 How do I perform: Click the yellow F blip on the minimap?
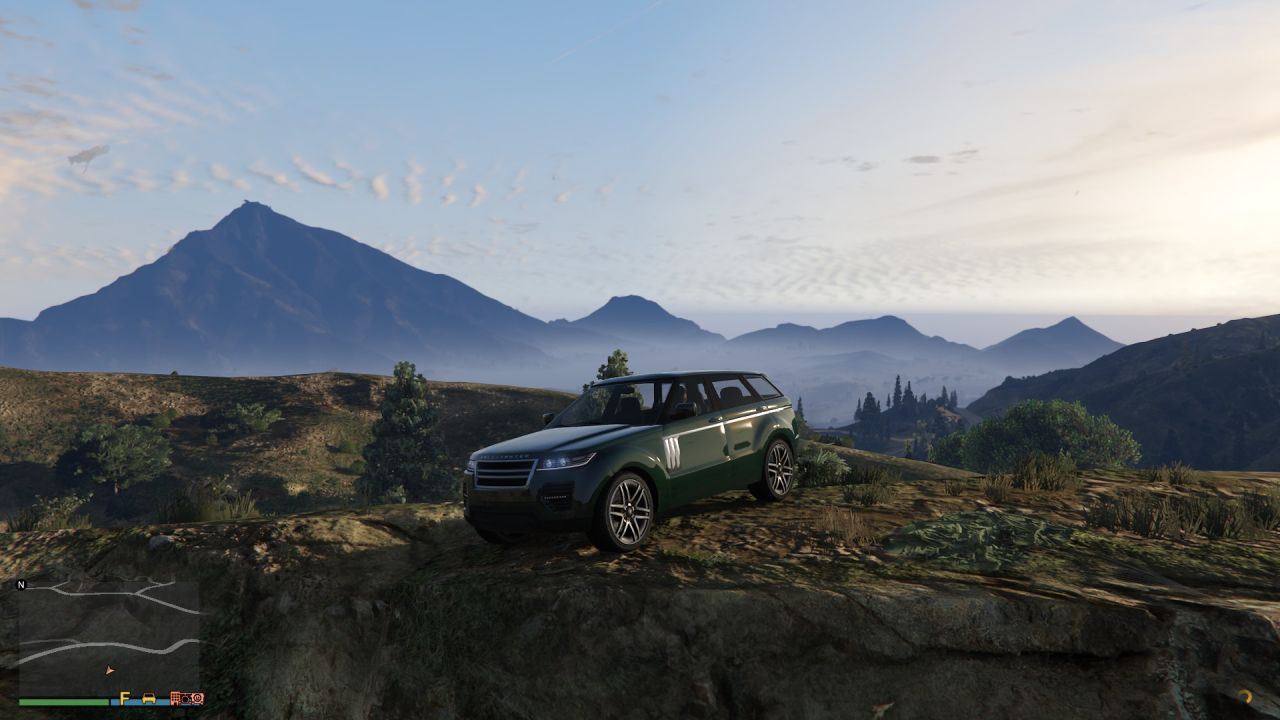125,698
